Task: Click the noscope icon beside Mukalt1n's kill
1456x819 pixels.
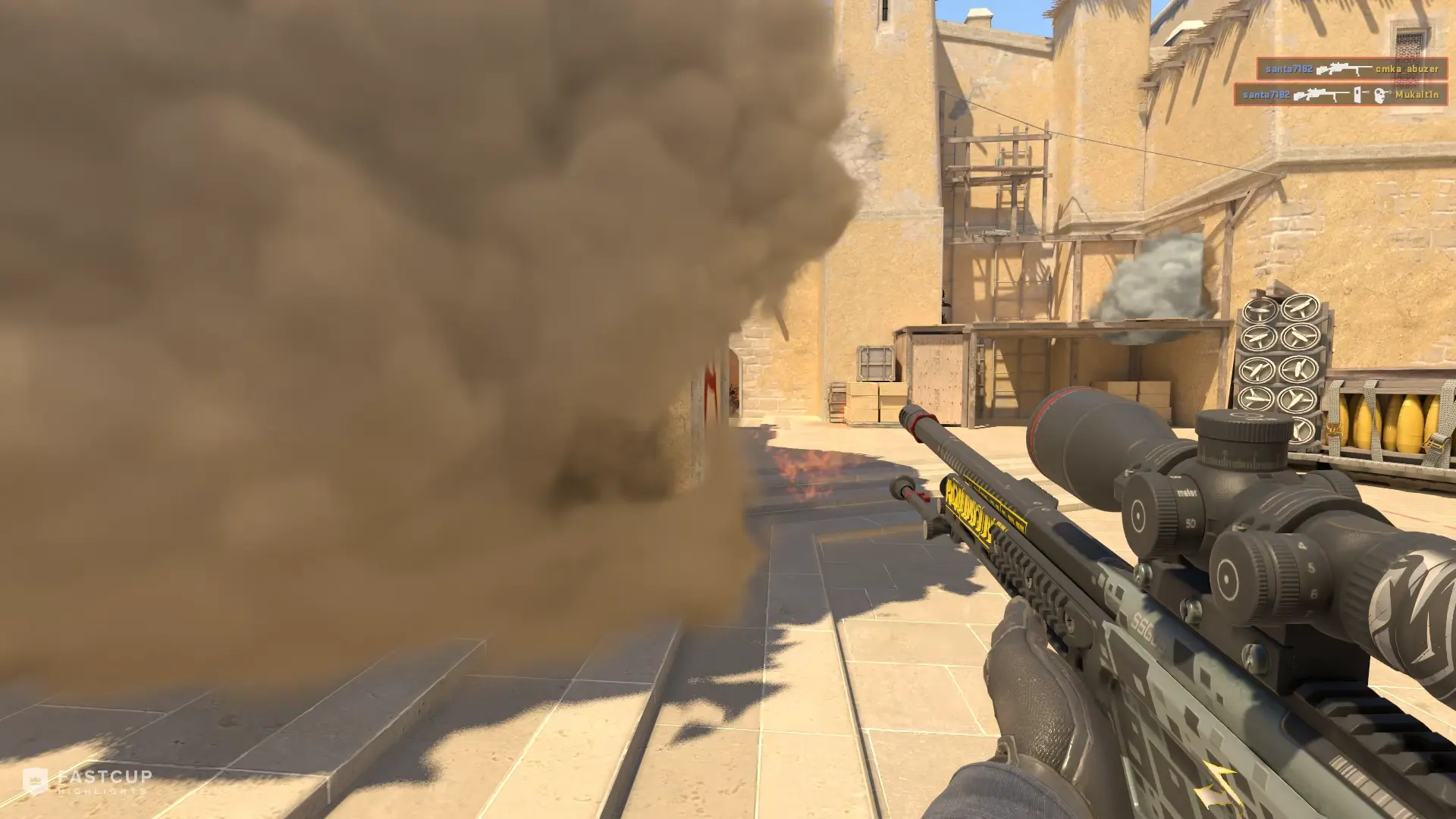Action: [x=1357, y=95]
